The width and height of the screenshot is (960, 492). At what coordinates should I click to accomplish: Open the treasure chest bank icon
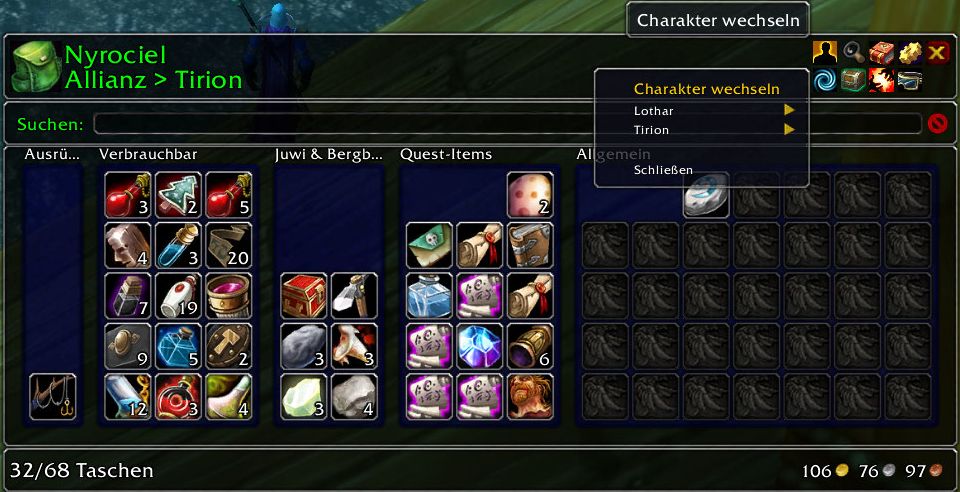click(x=853, y=80)
